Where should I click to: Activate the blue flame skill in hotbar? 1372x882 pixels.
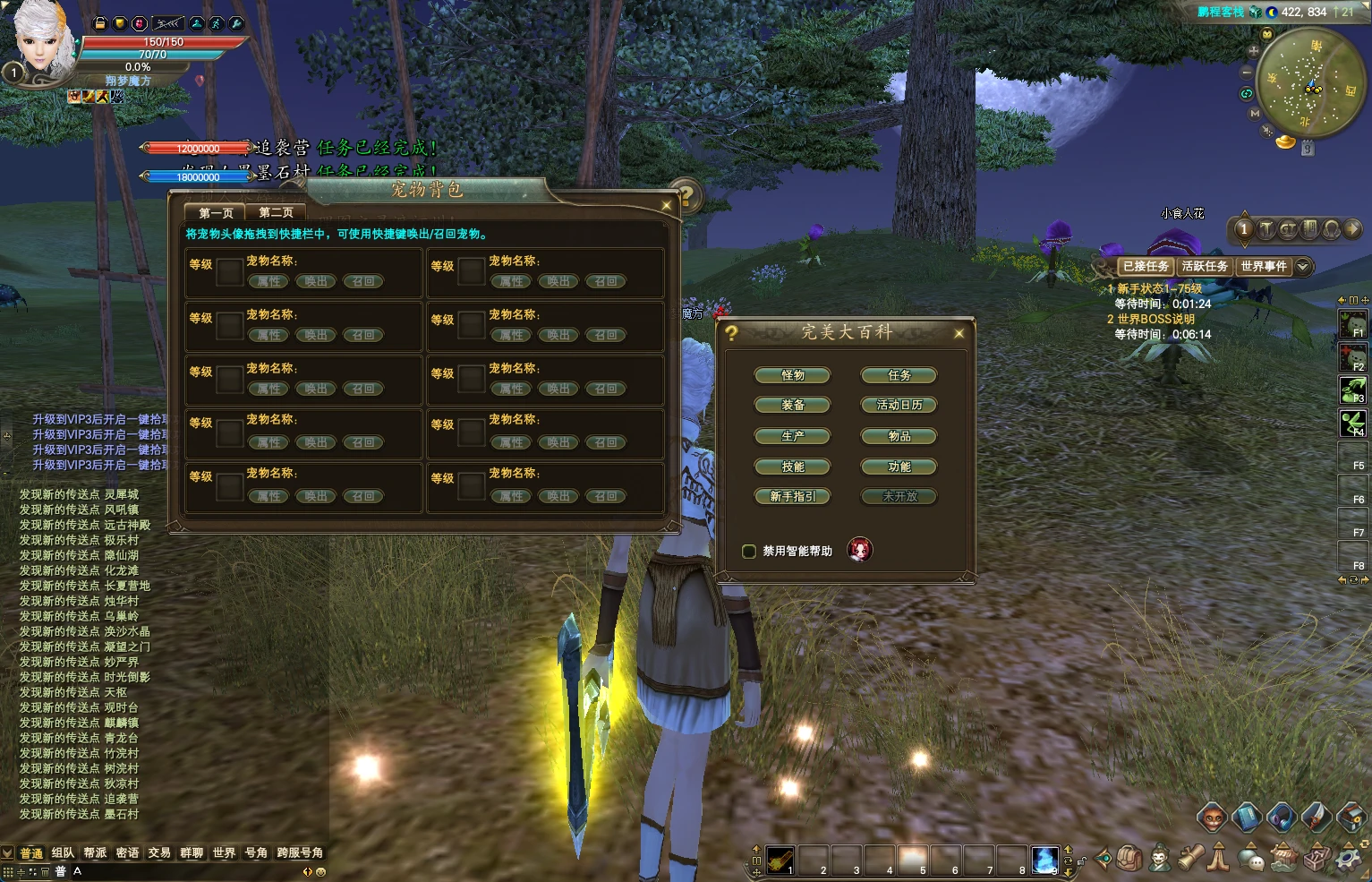[x=1044, y=860]
